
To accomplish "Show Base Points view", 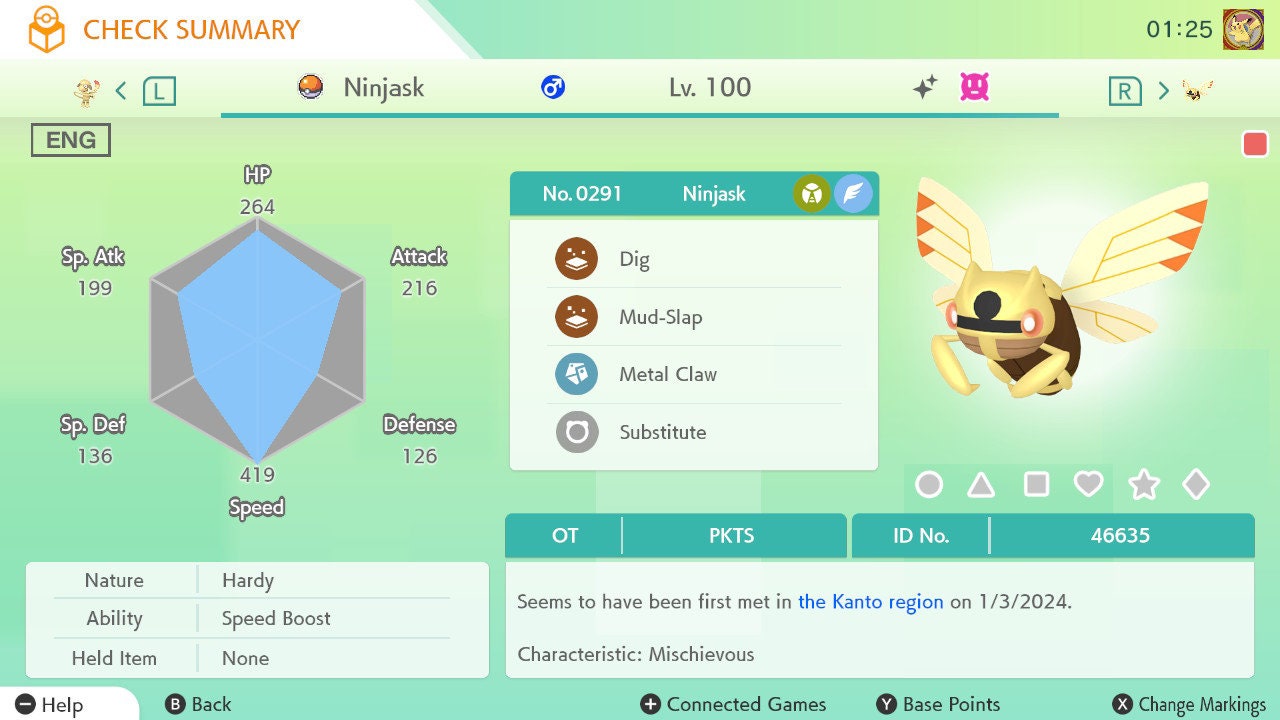I will [x=938, y=705].
